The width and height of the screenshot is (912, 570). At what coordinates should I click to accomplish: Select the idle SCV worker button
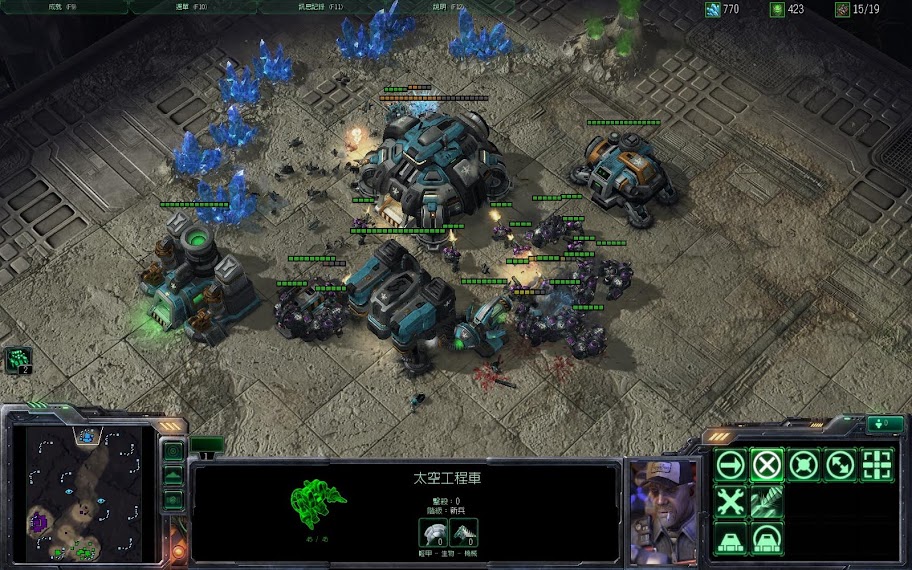(18, 360)
